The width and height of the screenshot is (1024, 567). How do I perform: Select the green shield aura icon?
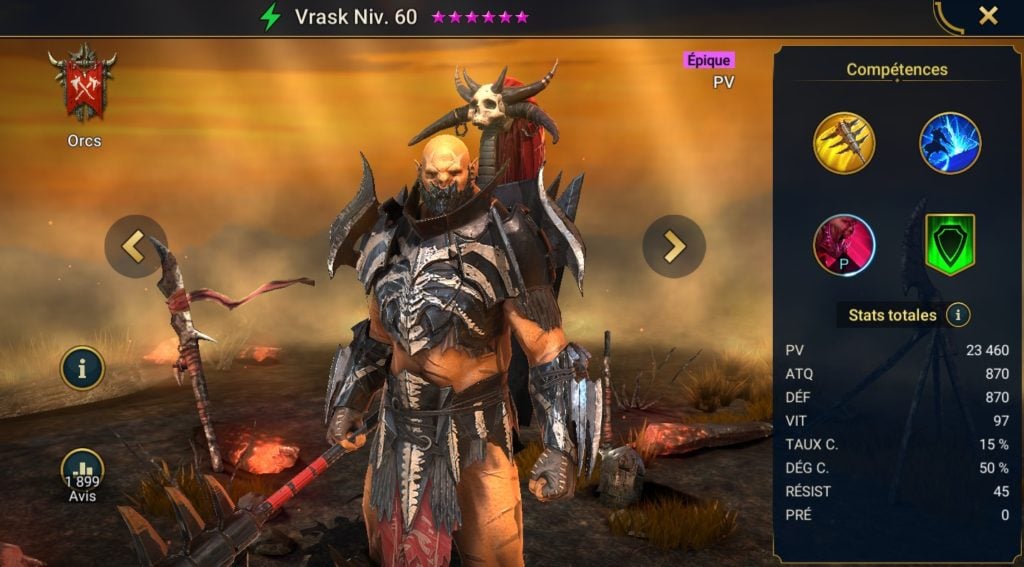tap(950, 245)
